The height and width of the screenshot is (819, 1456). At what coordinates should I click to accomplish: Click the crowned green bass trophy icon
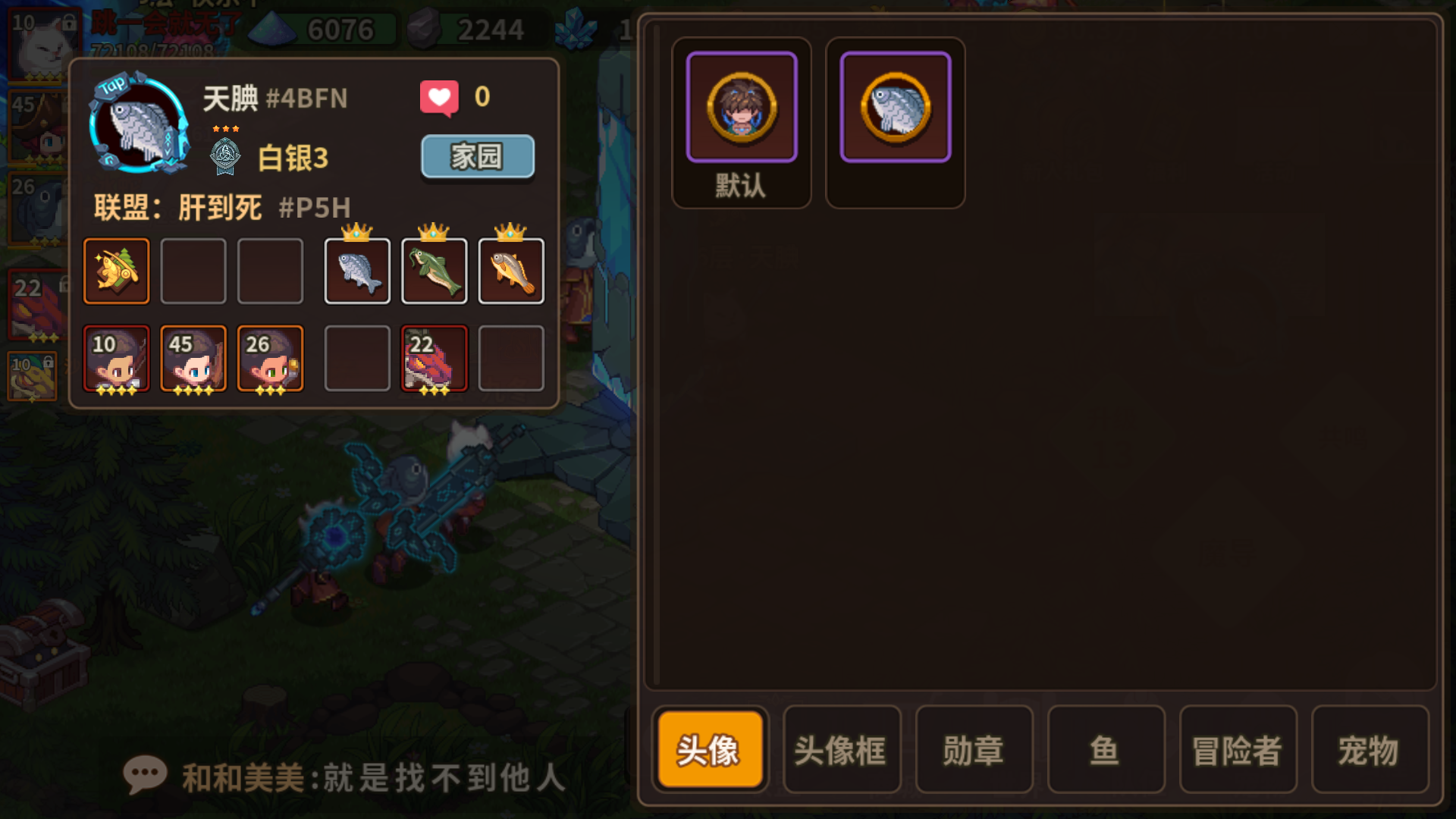point(434,271)
